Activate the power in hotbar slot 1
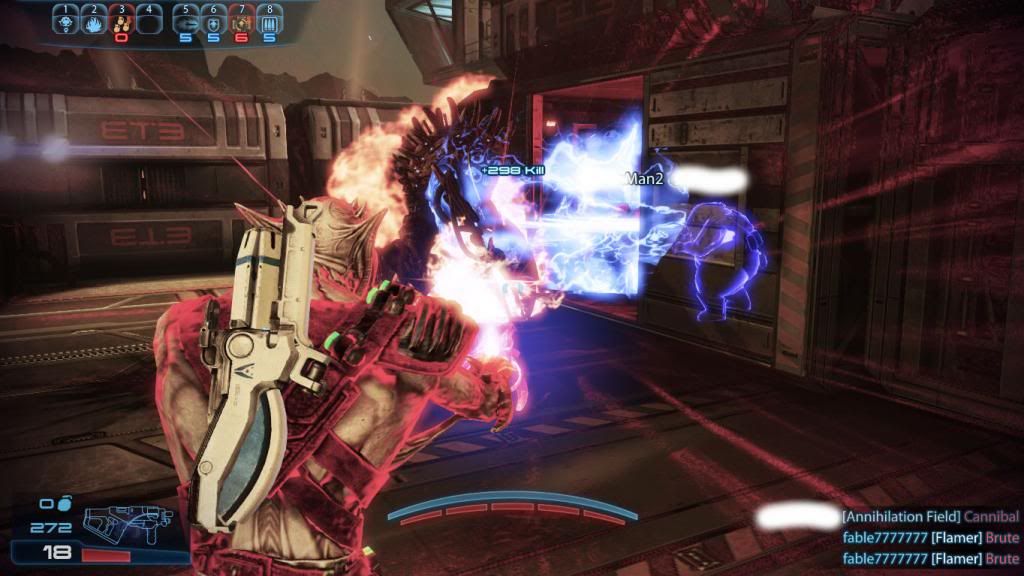The image size is (1024, 576). pos(66,21)
